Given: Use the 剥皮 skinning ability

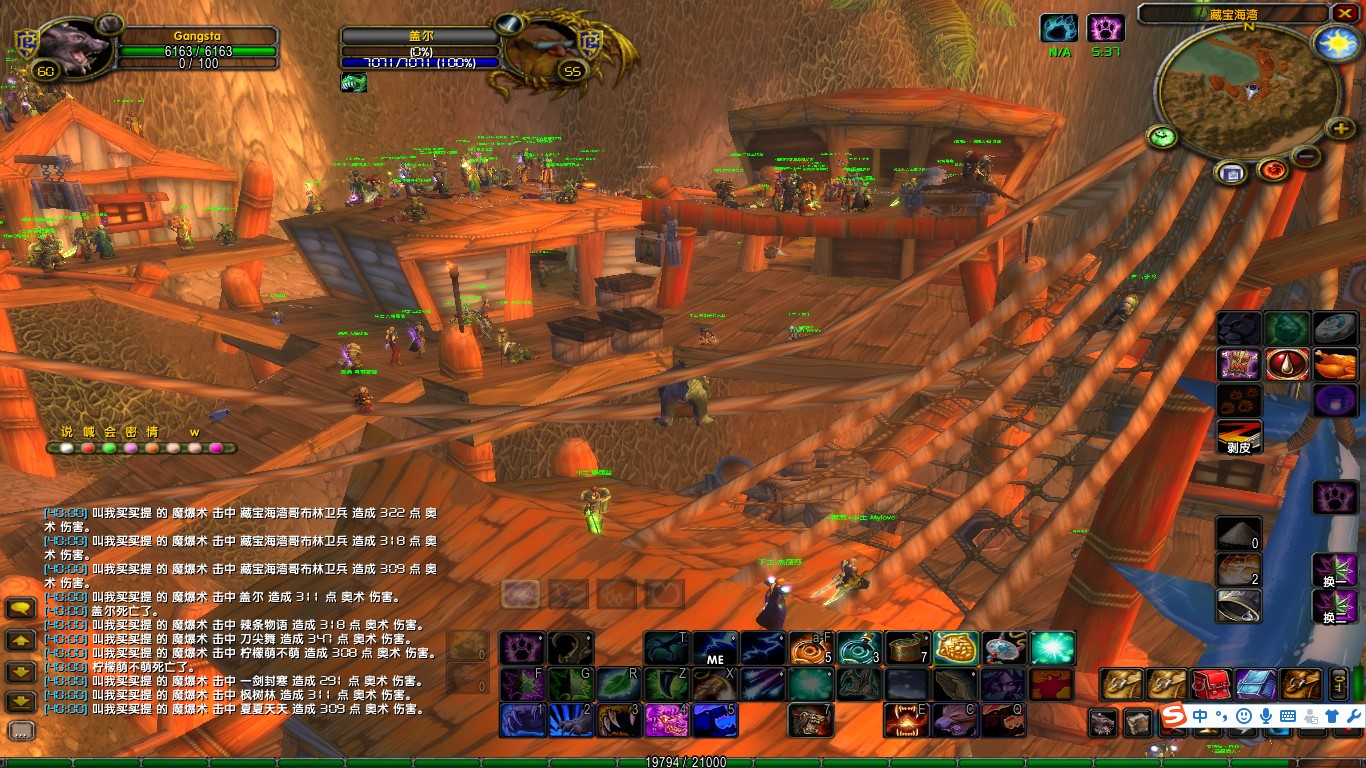Looking at the screenshot, I should [1239, 436].
